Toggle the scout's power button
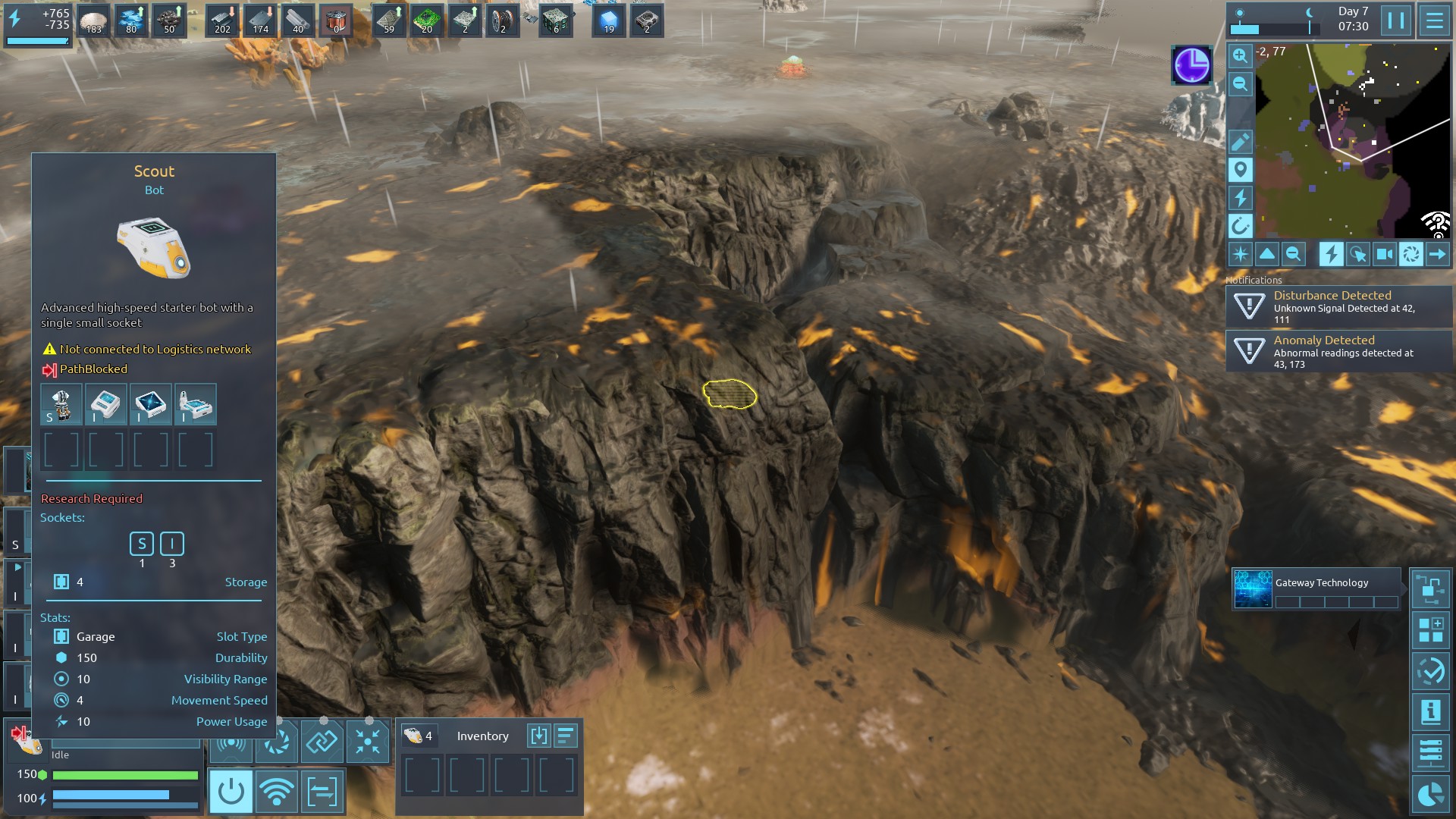Image resolution: width=1456 pixels, height=819 pixels. tap(231, 792)
